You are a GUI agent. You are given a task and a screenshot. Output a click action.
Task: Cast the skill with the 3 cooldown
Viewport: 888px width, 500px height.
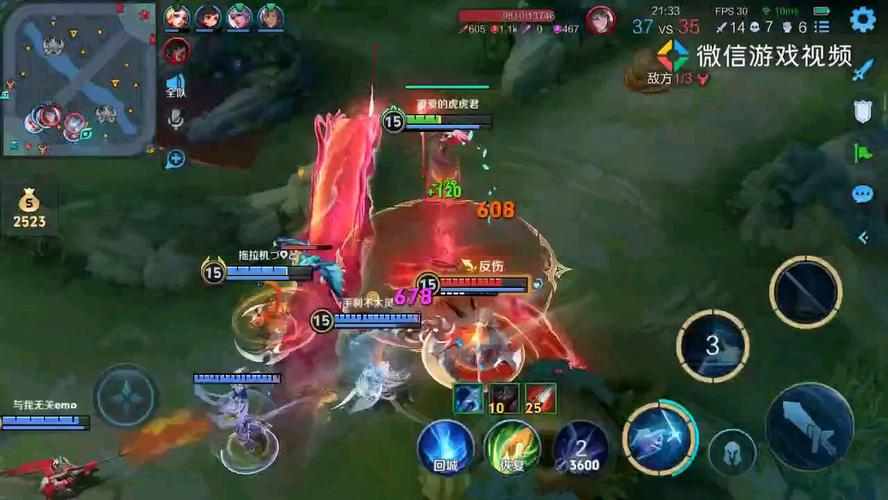(x=712, y=346)
